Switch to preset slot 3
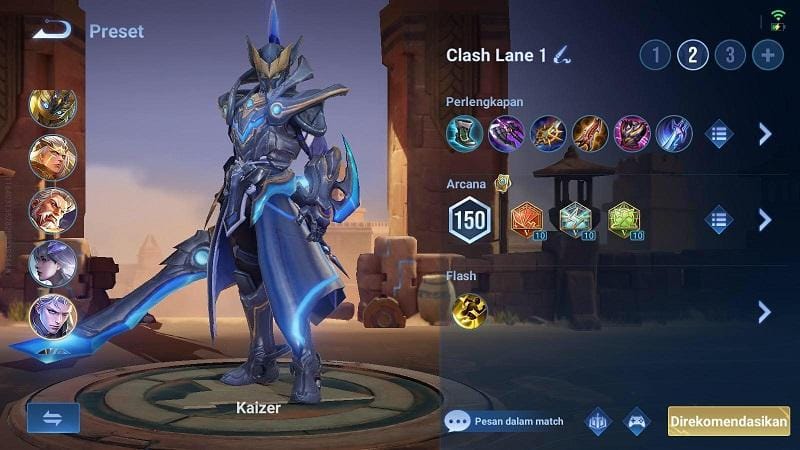 point(730,54)
